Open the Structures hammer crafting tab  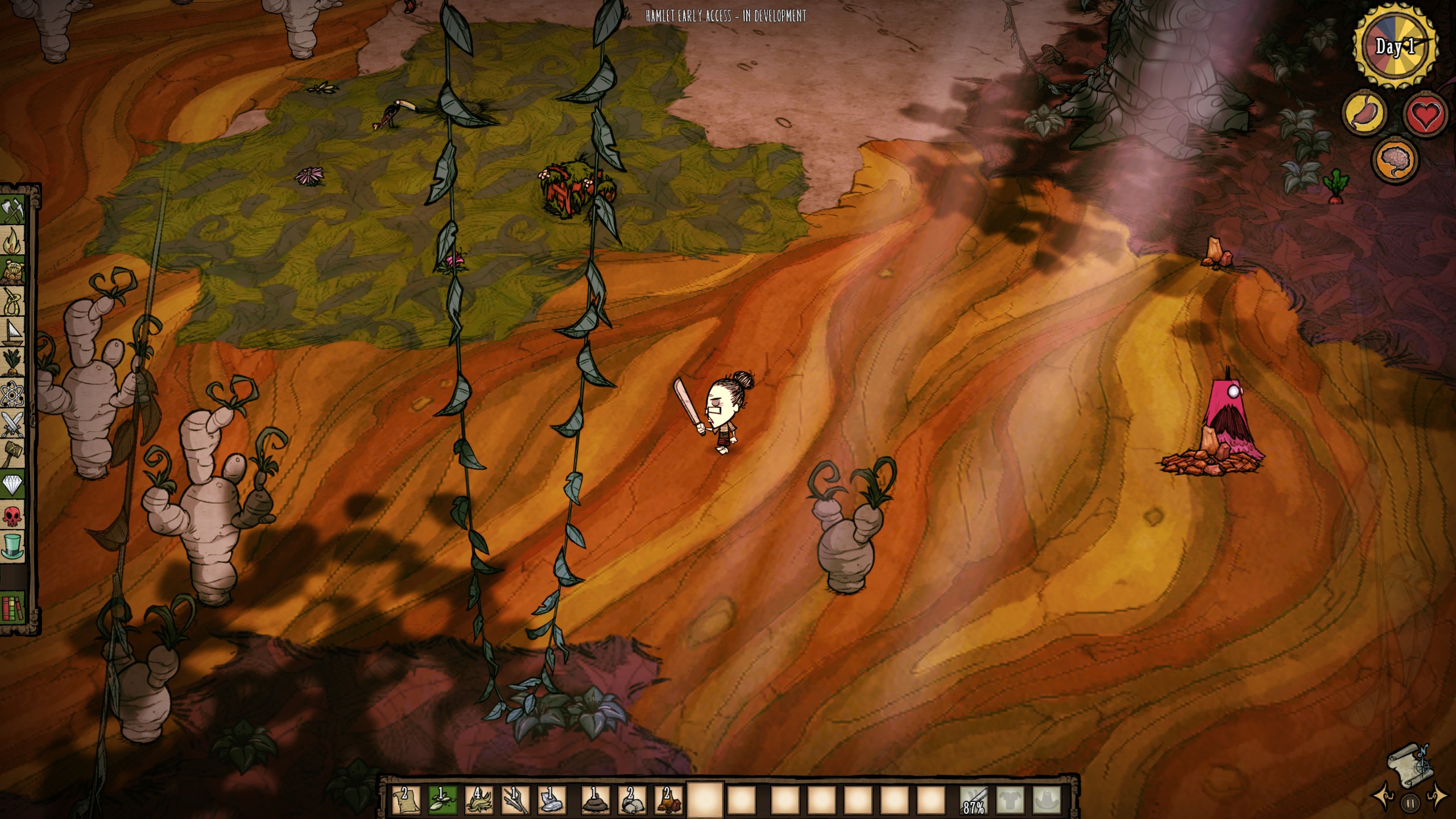[x=14, y=454]
